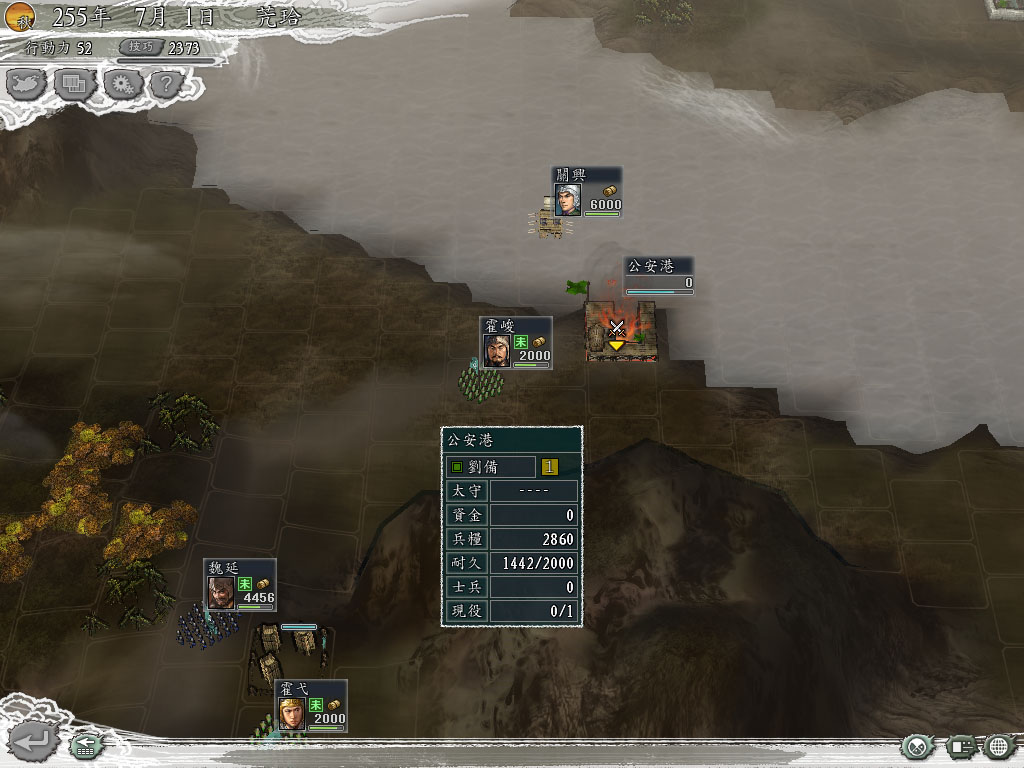Toggle the info panel display button

(x=961, y=746)
